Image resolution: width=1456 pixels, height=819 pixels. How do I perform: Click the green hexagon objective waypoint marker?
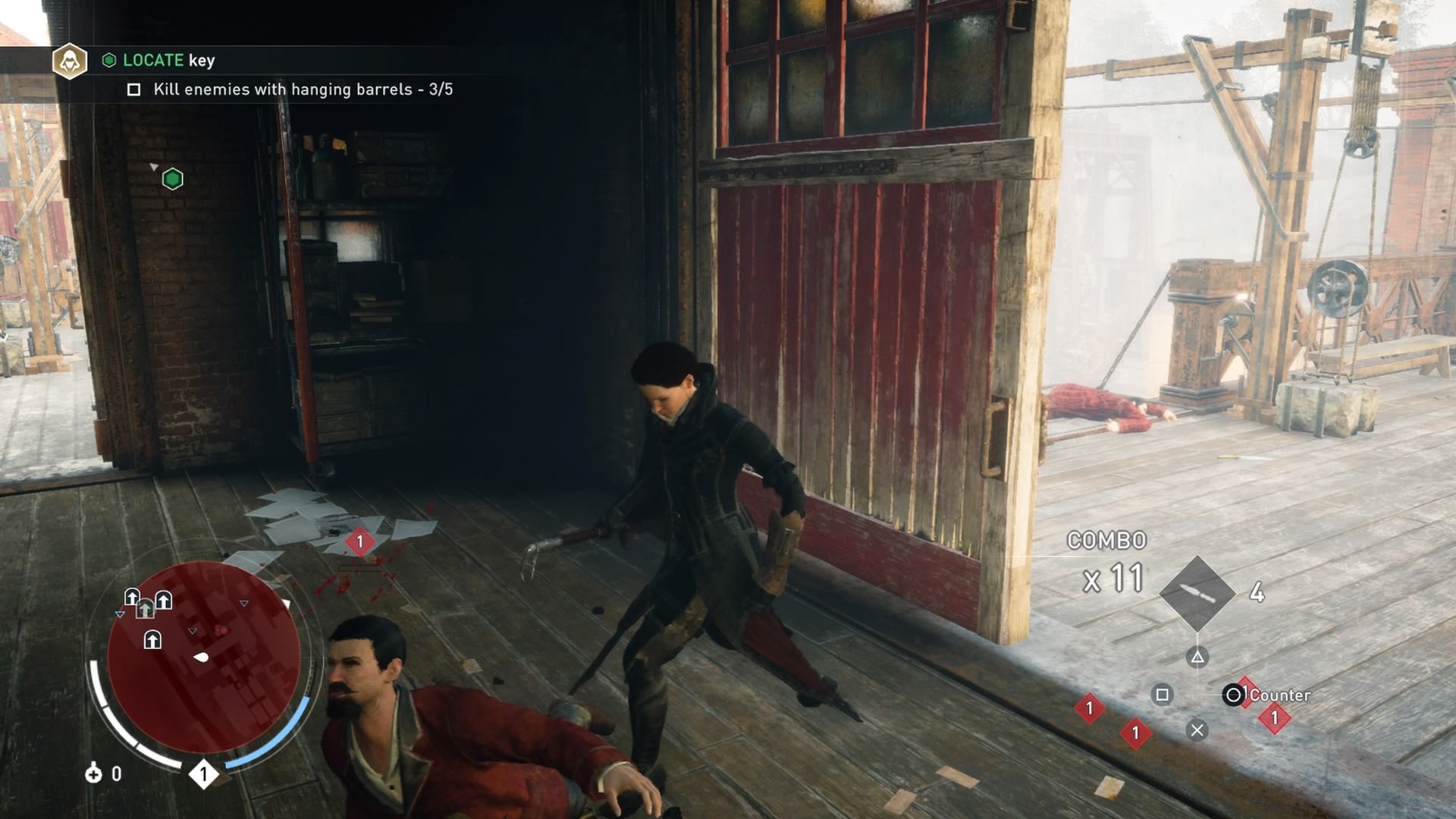173,179
